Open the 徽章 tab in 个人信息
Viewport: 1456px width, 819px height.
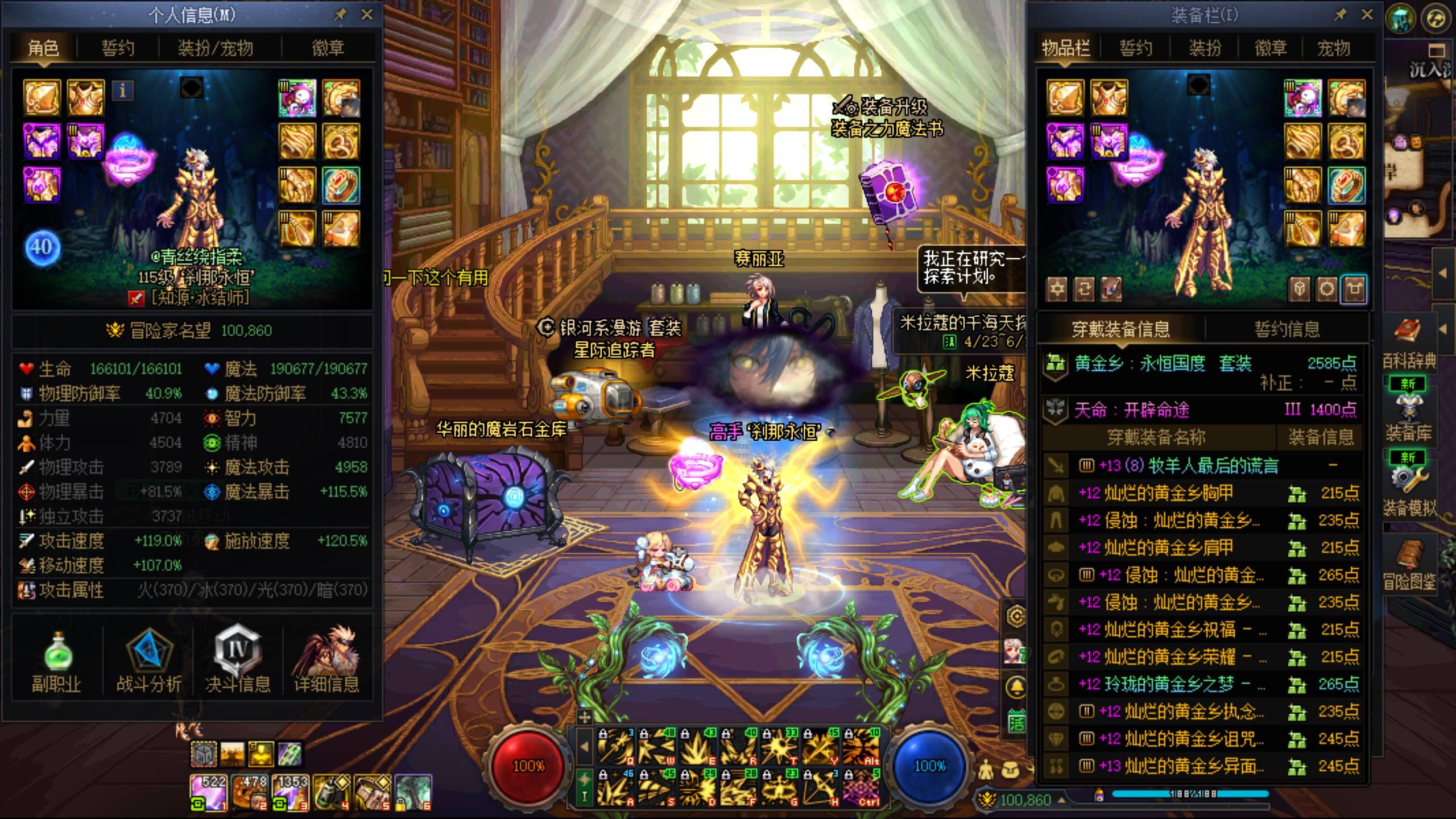328,48
